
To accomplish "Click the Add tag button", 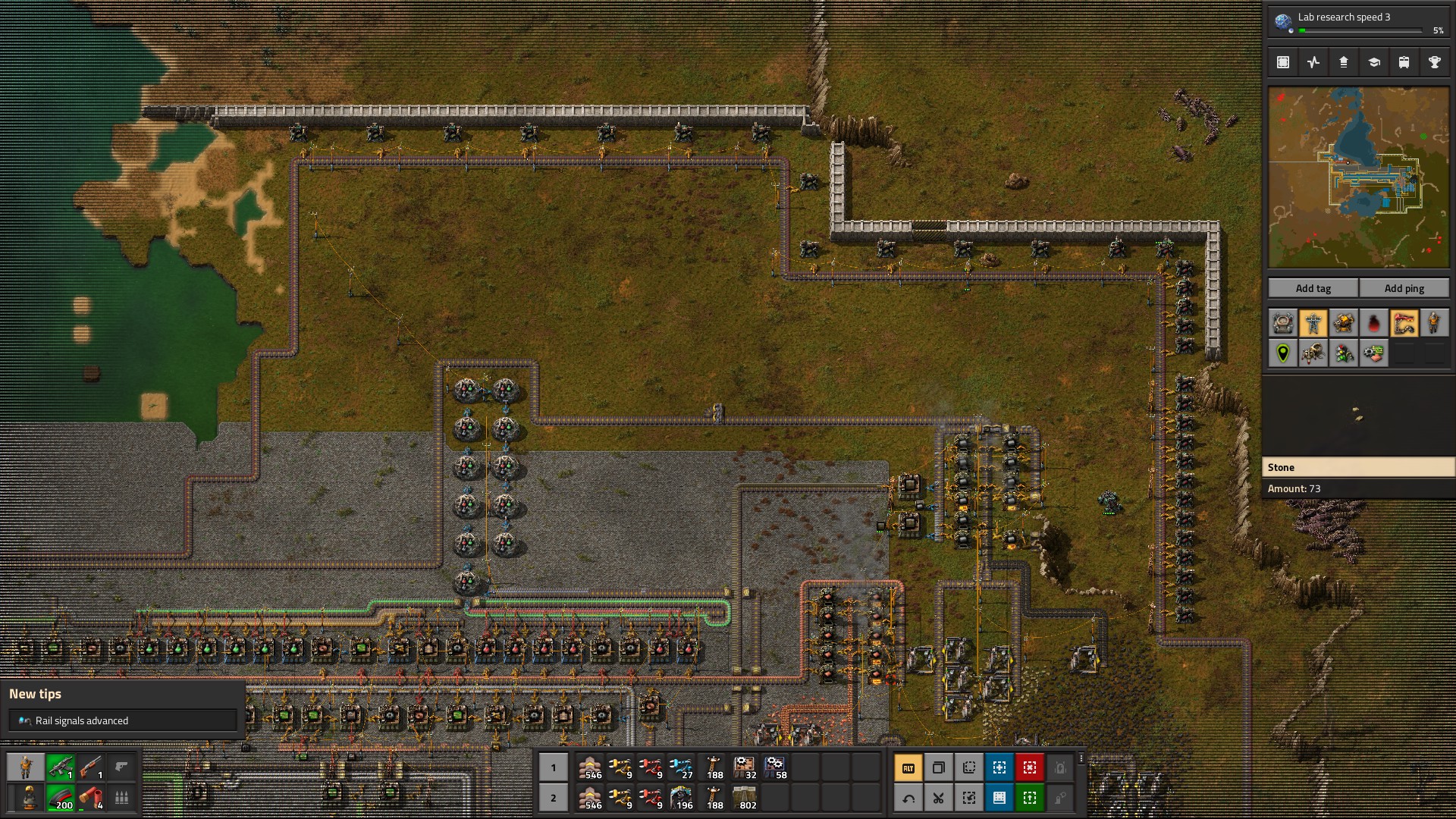I will click(x=1313, y=288).
